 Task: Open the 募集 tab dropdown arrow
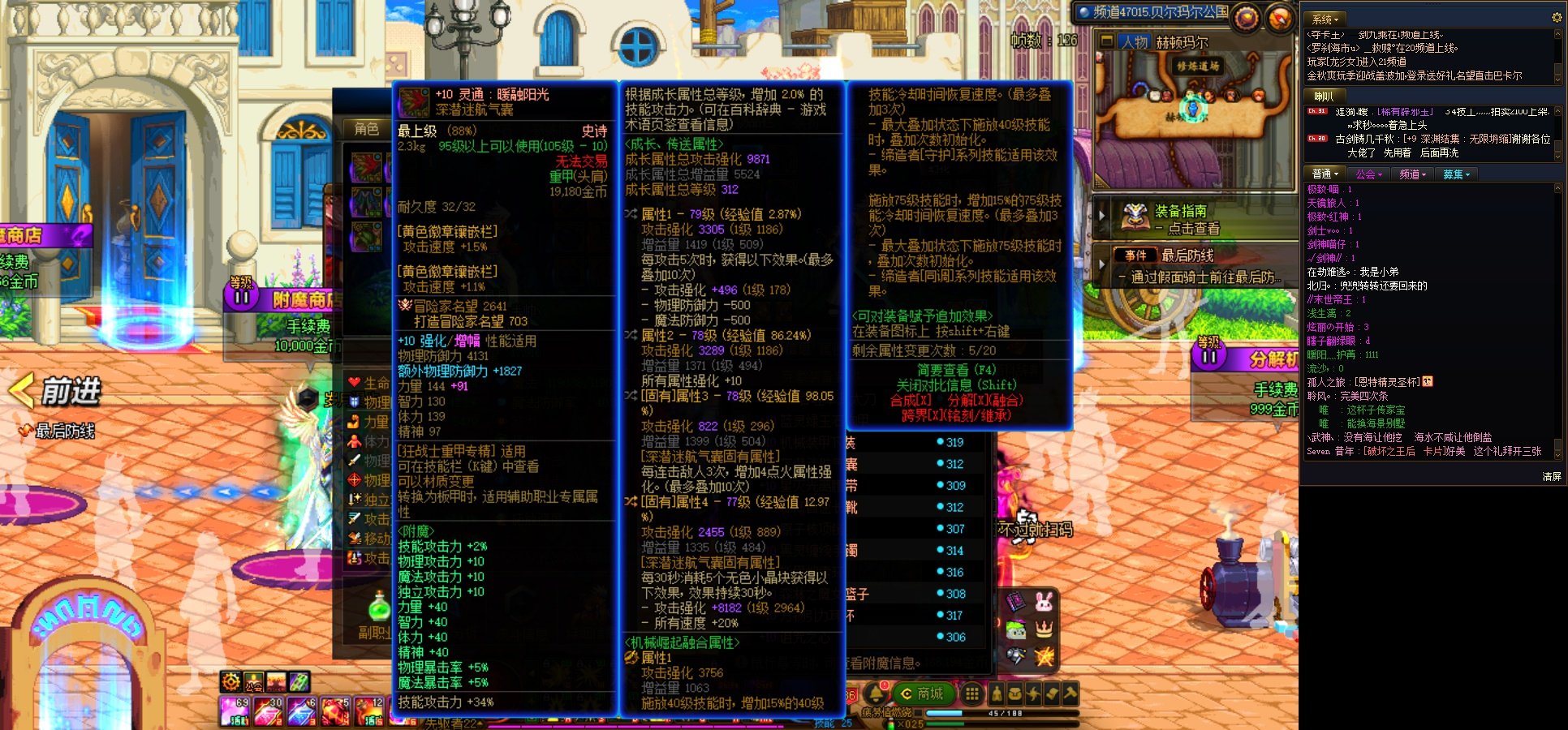click(x=1468, y=174)
